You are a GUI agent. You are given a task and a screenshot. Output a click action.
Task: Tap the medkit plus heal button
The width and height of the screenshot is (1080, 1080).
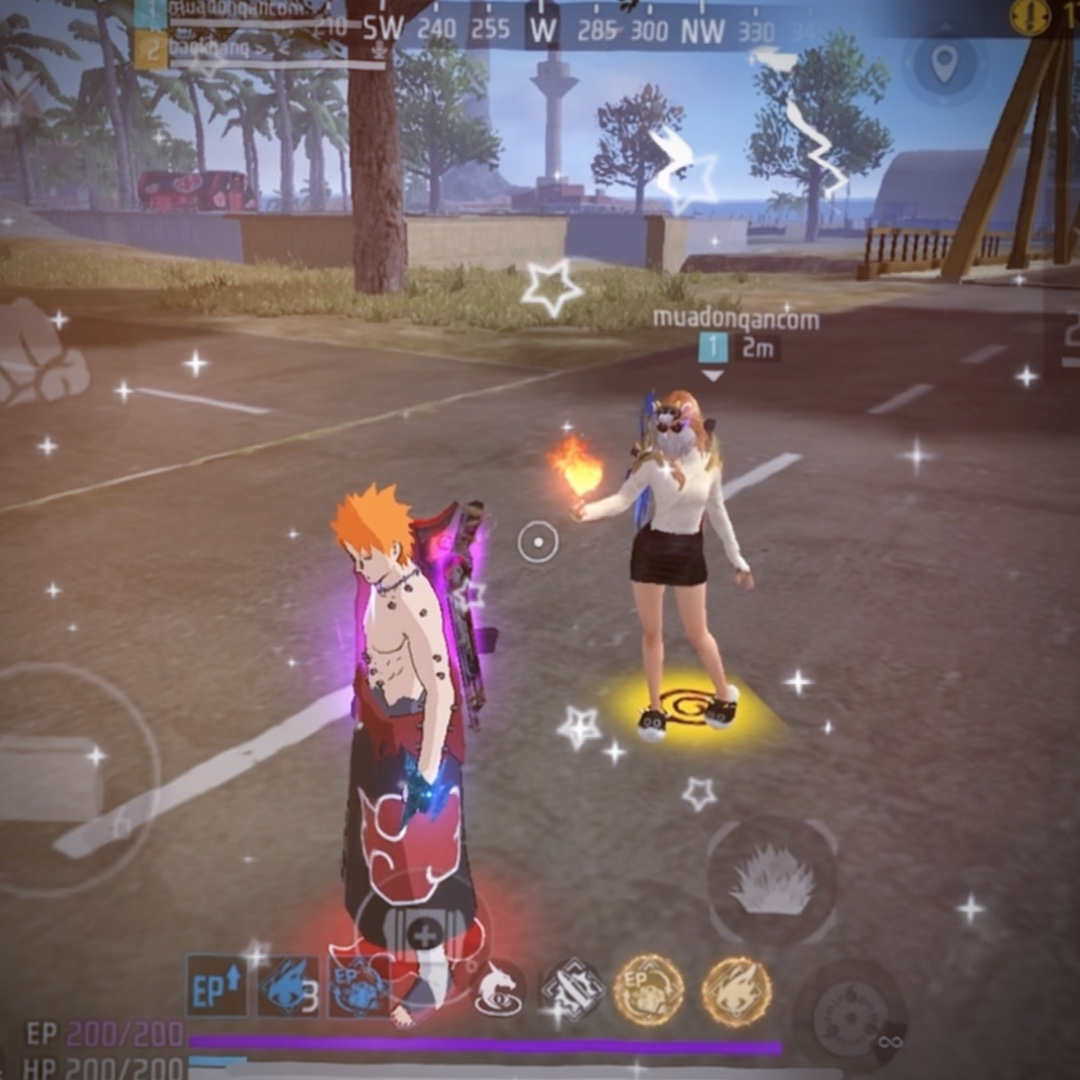[424, 937]
